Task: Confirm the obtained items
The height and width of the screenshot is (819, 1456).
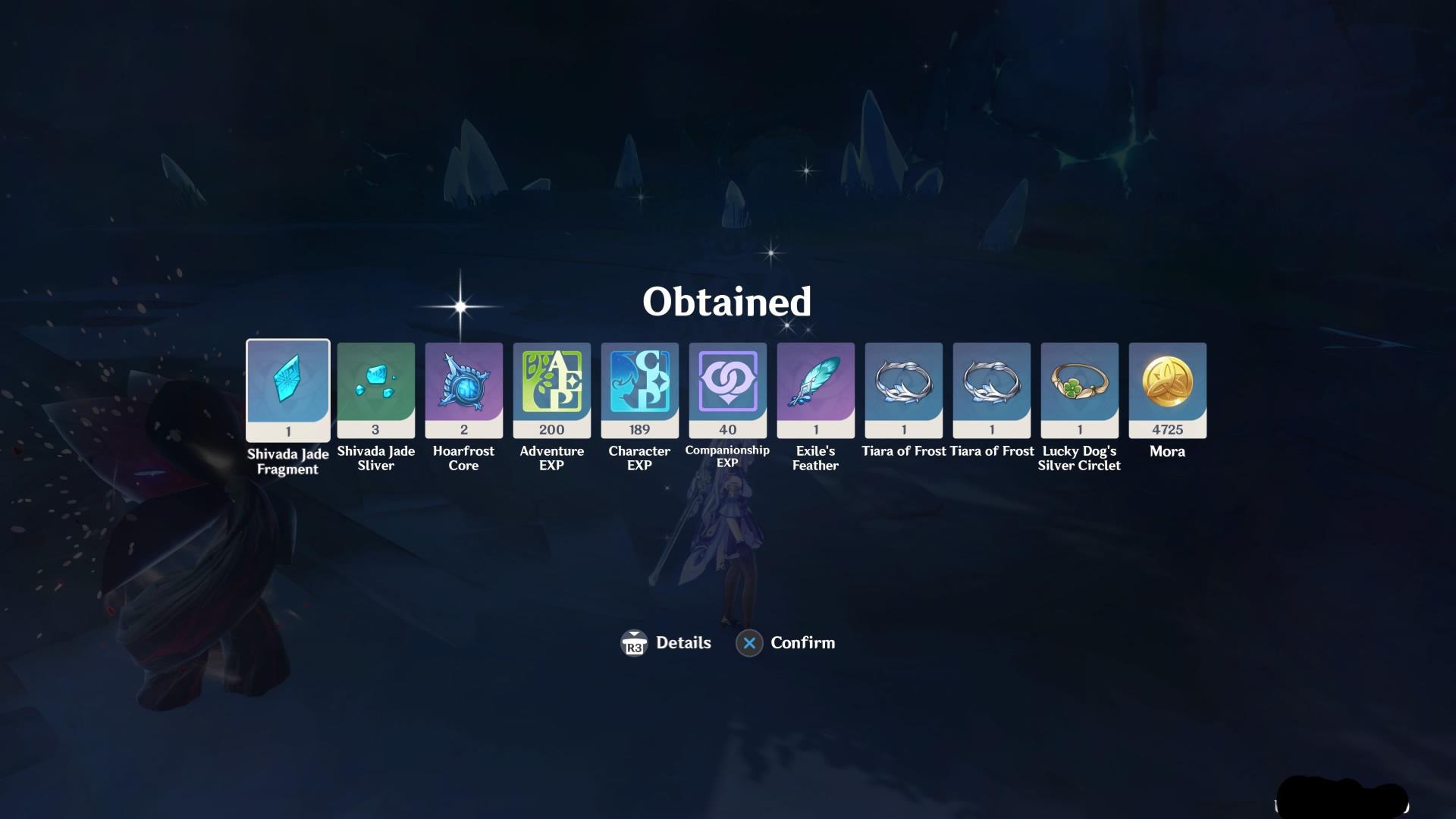Action: (802, 642)
